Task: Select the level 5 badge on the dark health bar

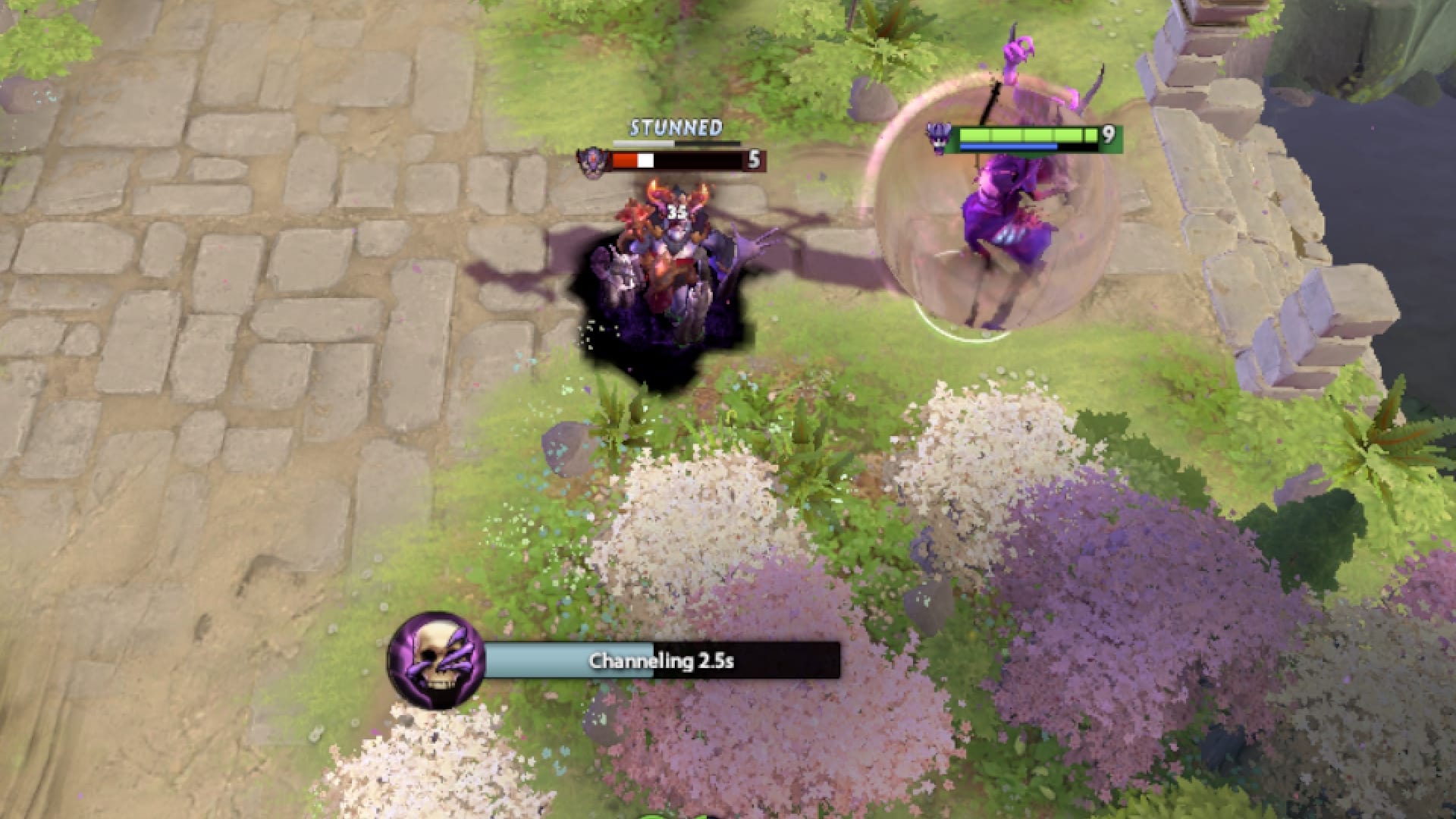Action: 753,160
